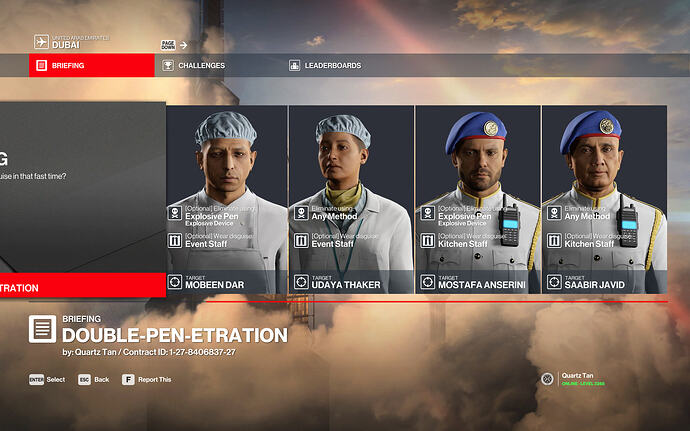Open Saabir Javid target card

click(x=603, y=199)
